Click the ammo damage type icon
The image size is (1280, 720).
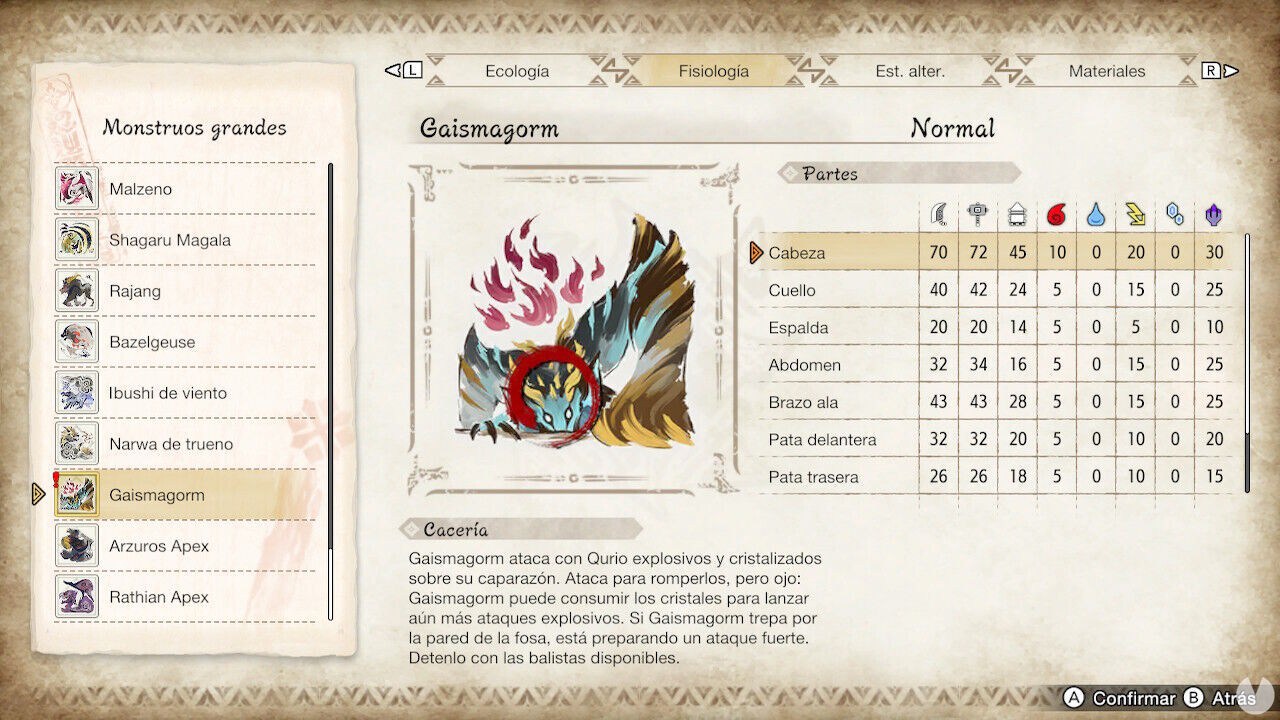(x=1018, y=213)
